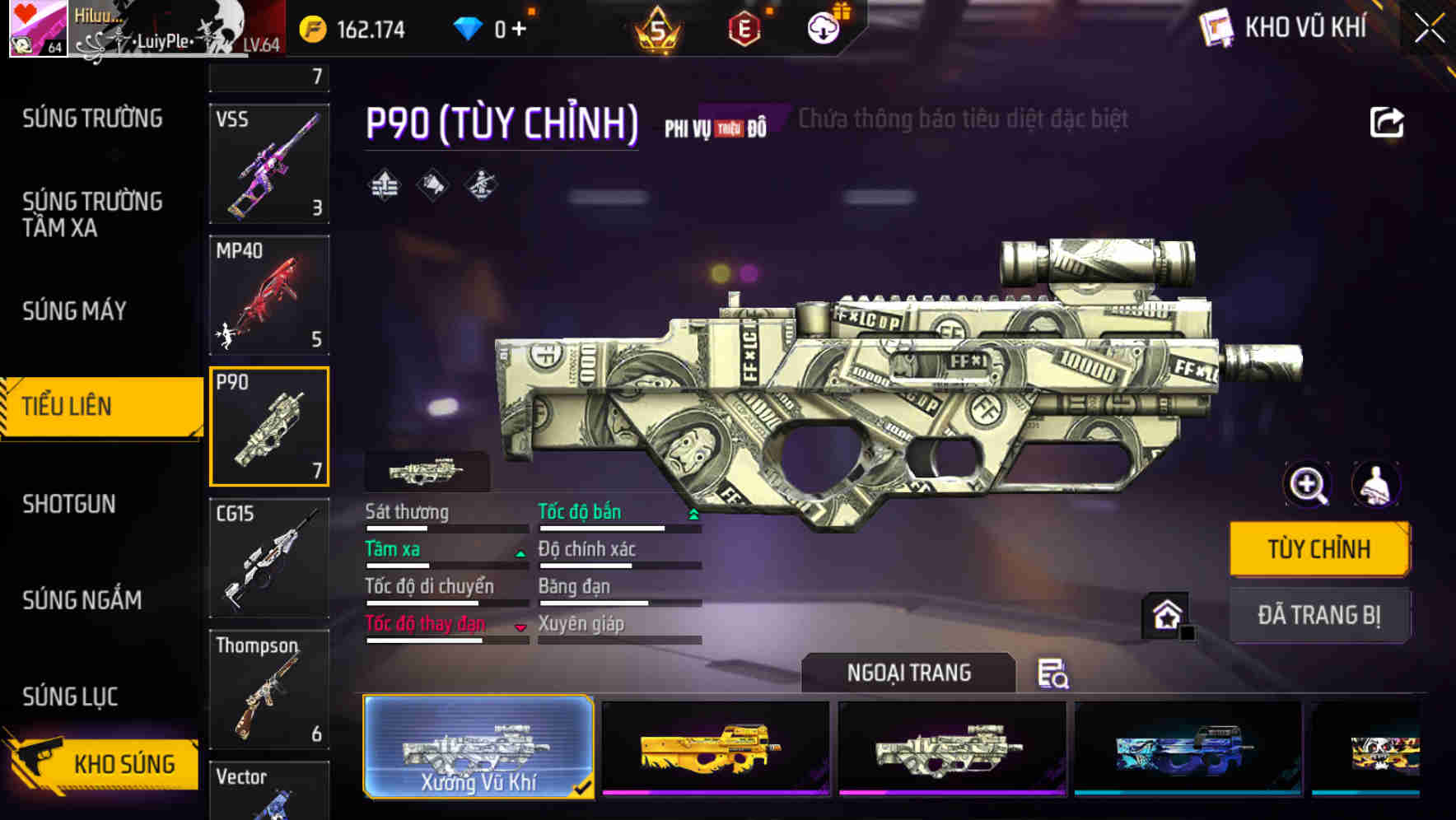The width and height of the screenshot is (1456, 820).
Task: Open the PHI VỤ TRIỆU ĐÔ event label
Action: (716, 127)
